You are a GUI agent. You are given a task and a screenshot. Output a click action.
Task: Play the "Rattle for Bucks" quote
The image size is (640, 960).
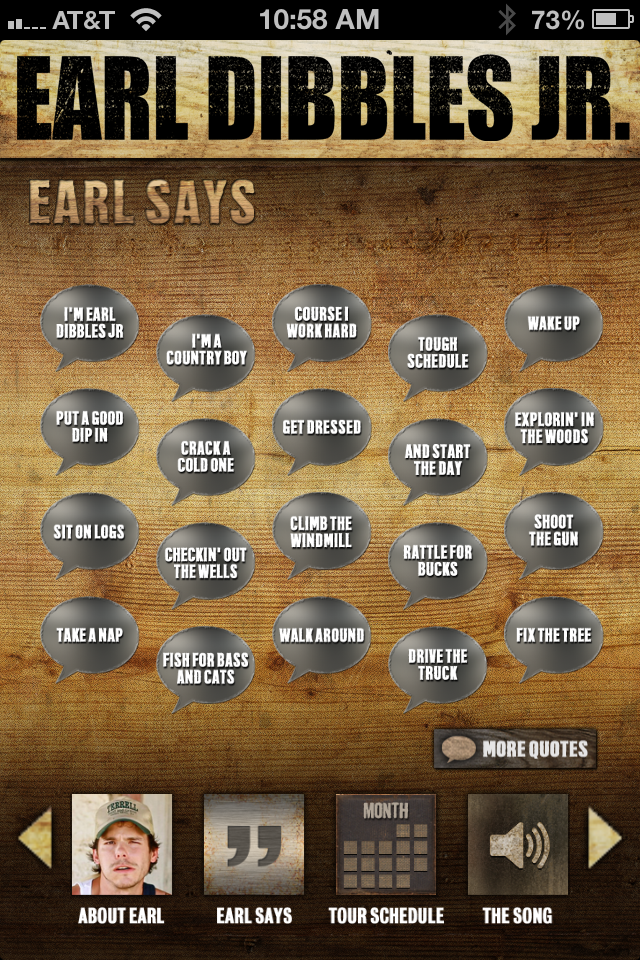[437, 560]
